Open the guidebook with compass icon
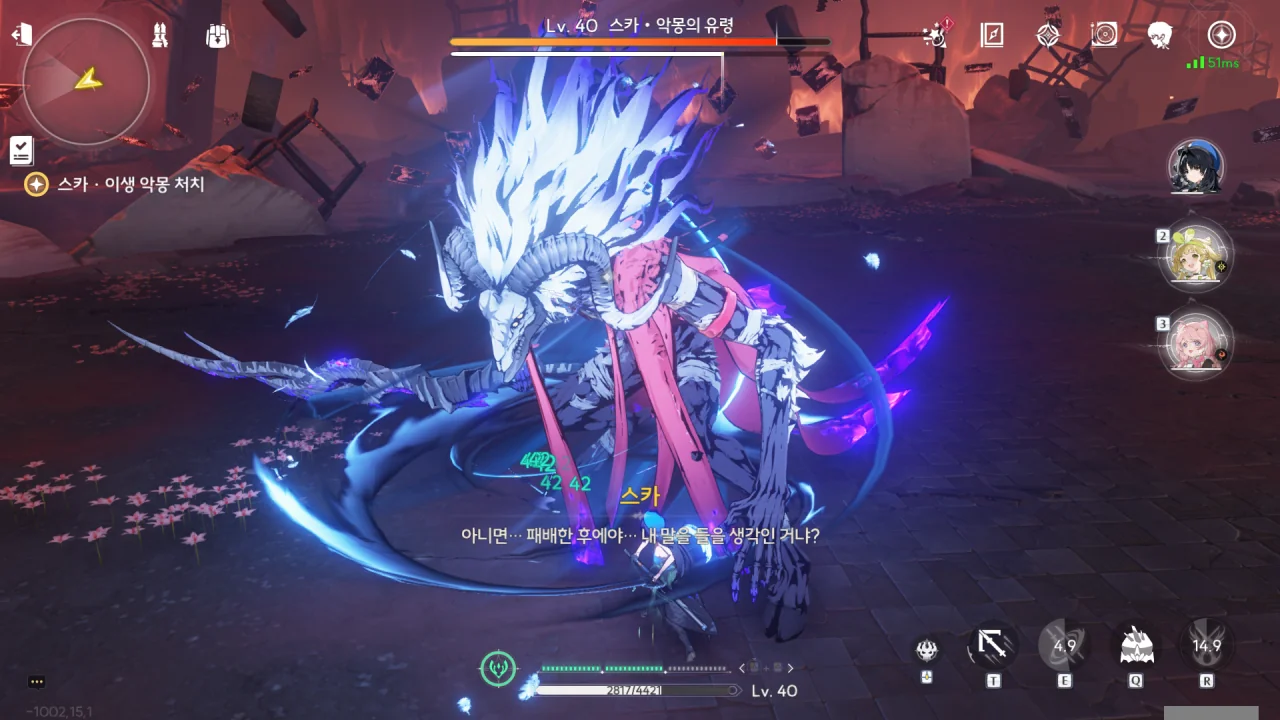Viewport: 1280px width, 720px height. [x=992, y=35]
